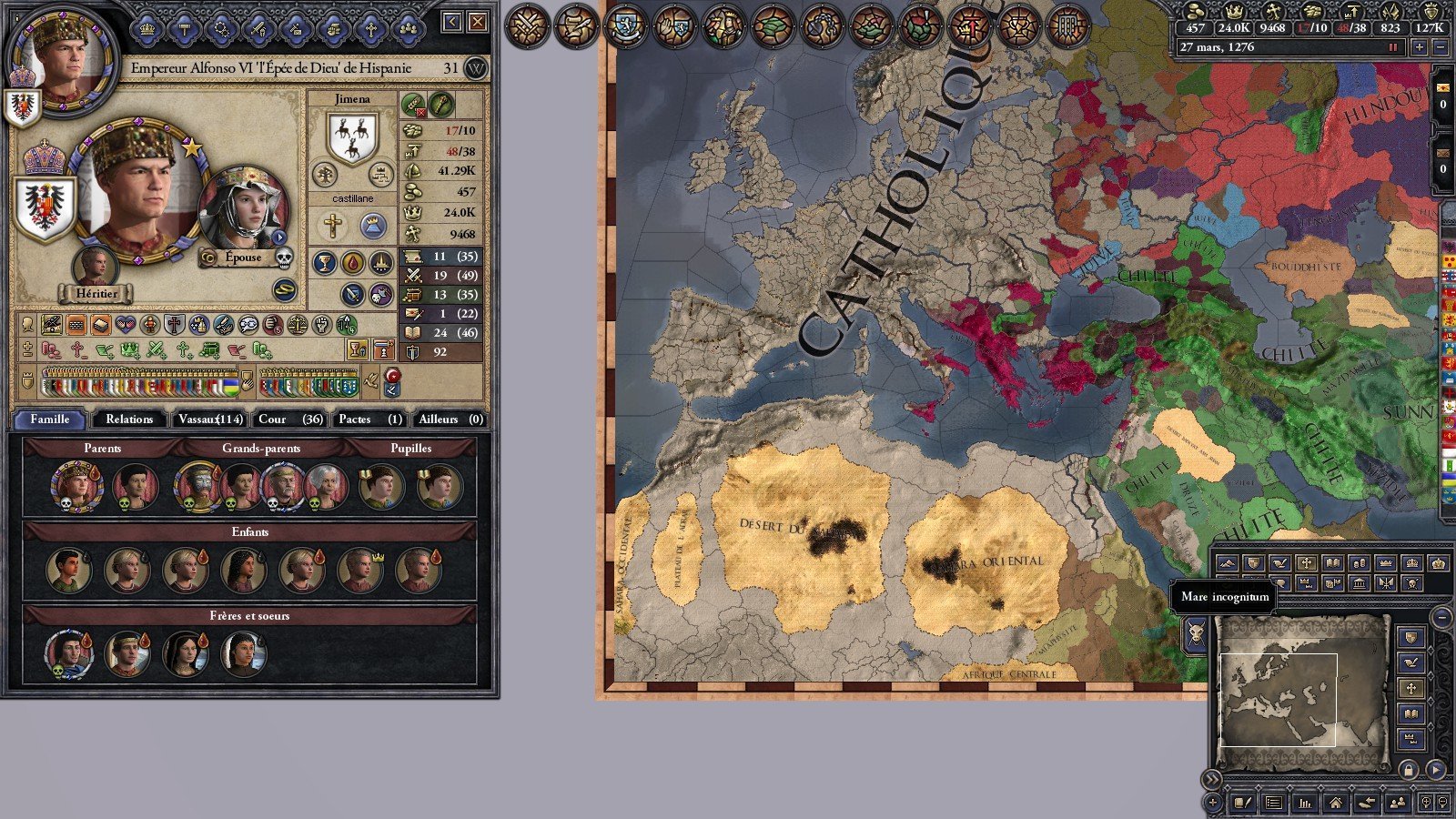Image resolution: width=1456 pixels, height=819 pixels.
Task: Open the bar chart ledger button
Action: tap(1305, 803)
